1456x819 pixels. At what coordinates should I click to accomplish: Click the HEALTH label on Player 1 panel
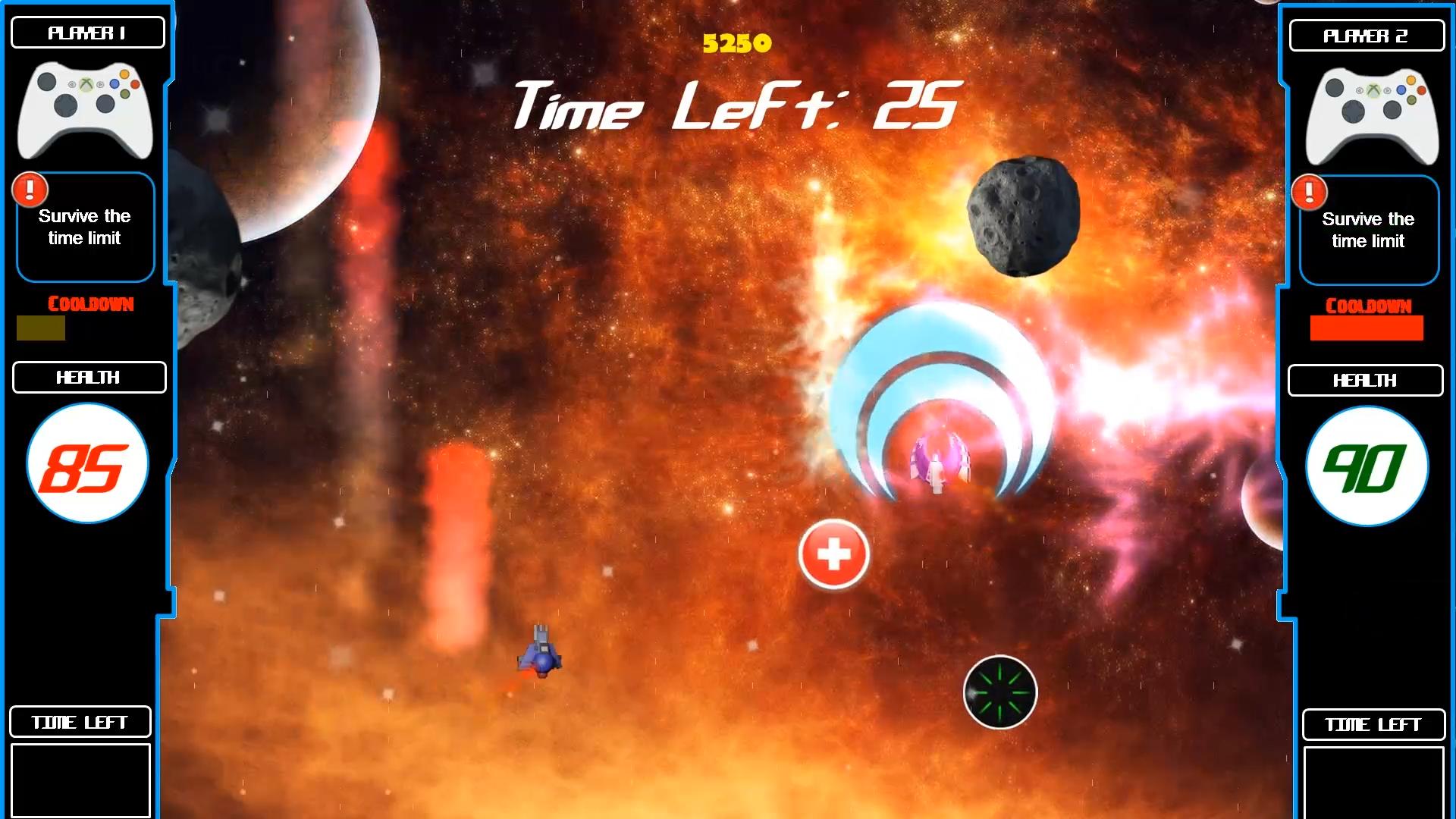pyautogui.click(x=88, y=377)
